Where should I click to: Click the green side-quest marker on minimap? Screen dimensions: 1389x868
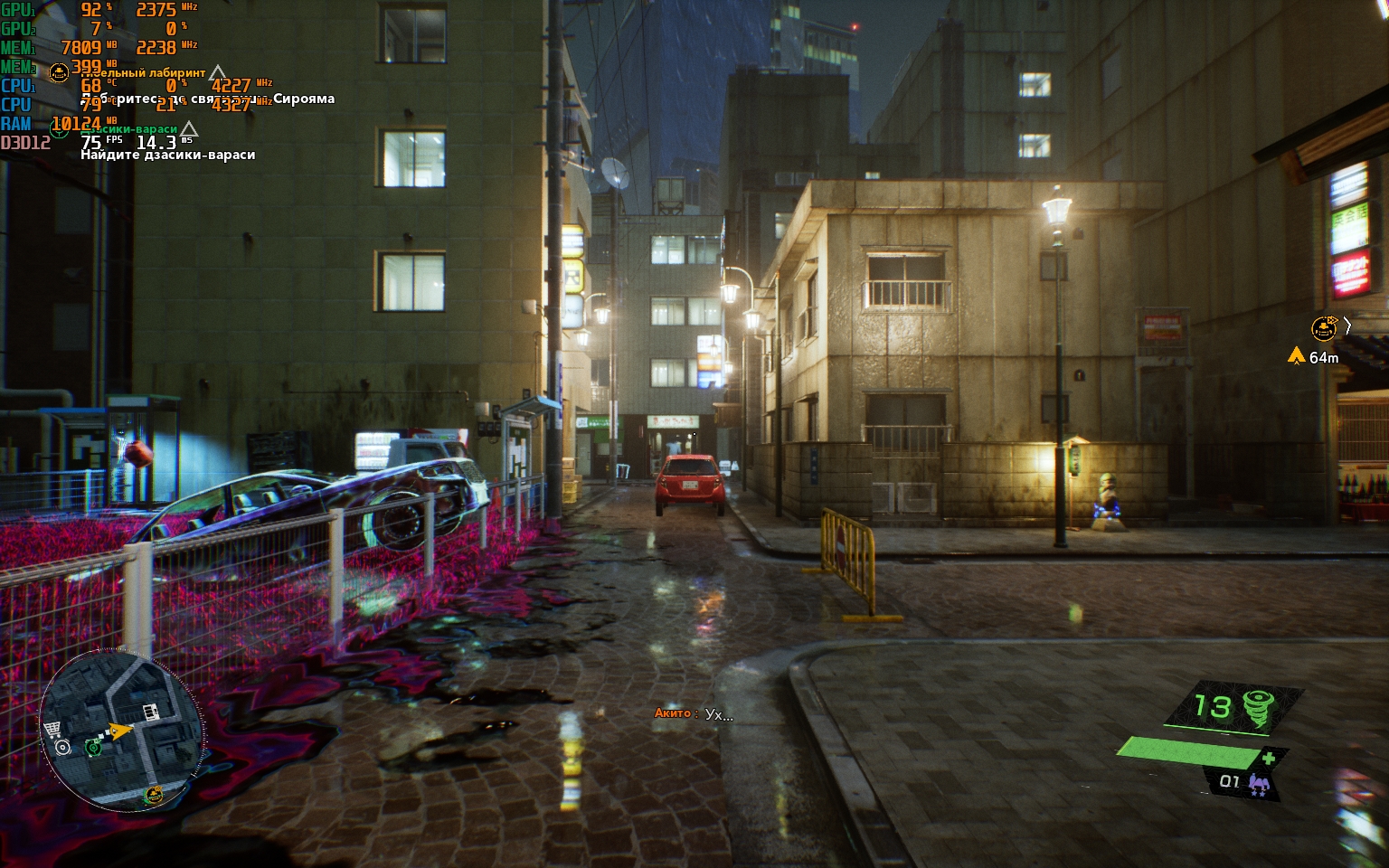[x=92, y=747]
